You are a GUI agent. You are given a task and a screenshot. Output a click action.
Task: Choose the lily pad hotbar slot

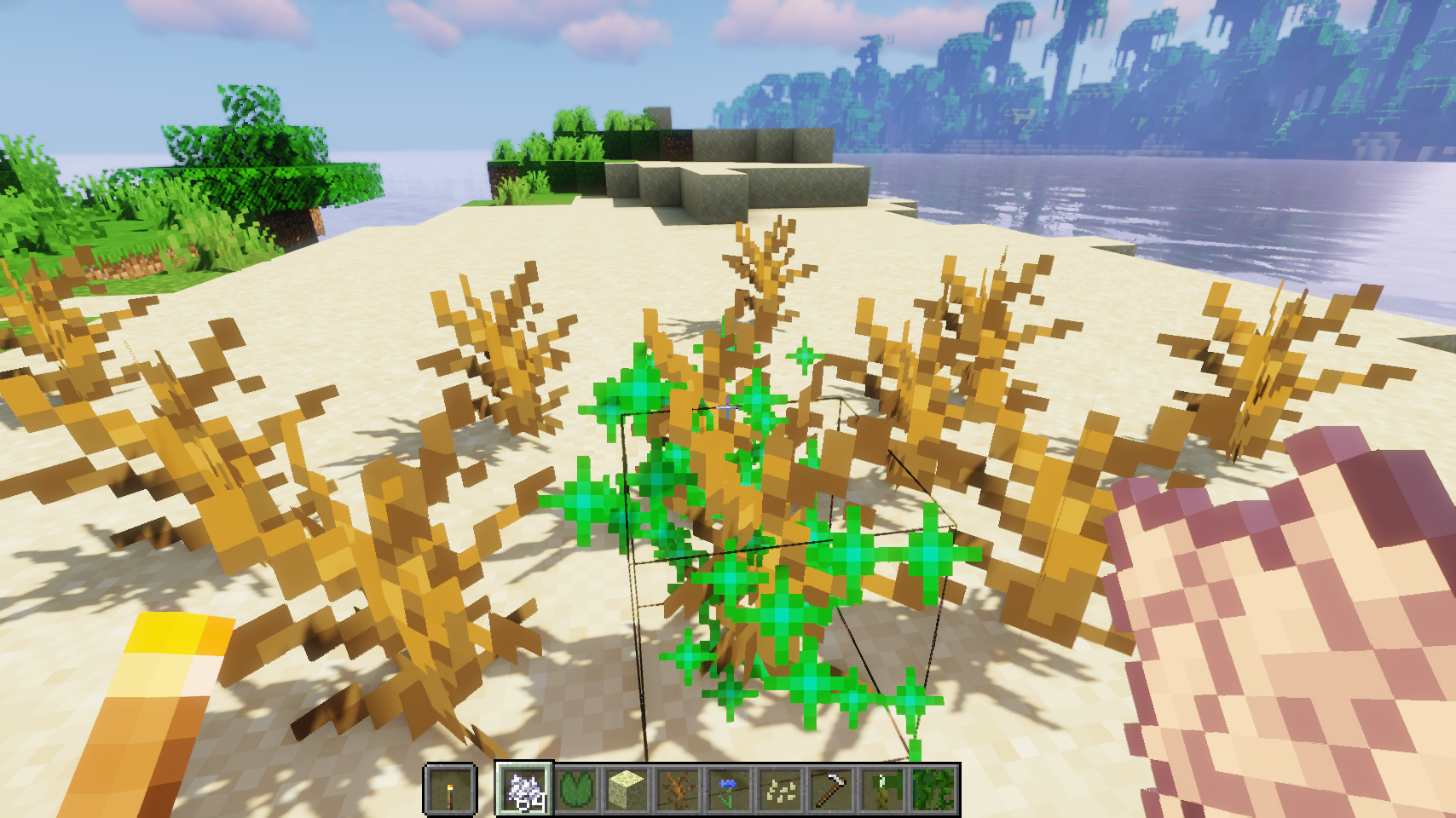point(576,790)
